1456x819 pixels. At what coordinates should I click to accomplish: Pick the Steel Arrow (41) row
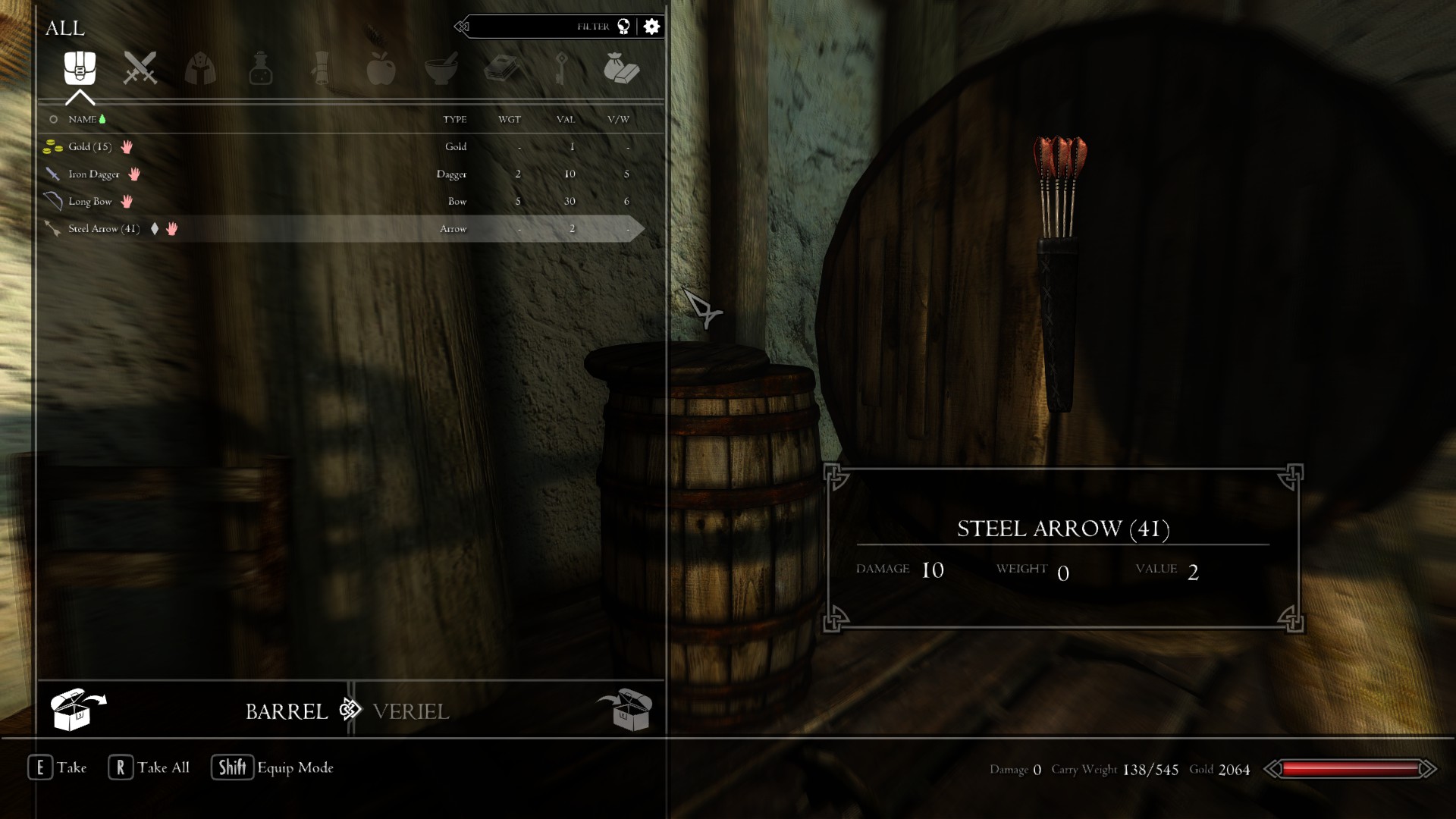[104, 228]
